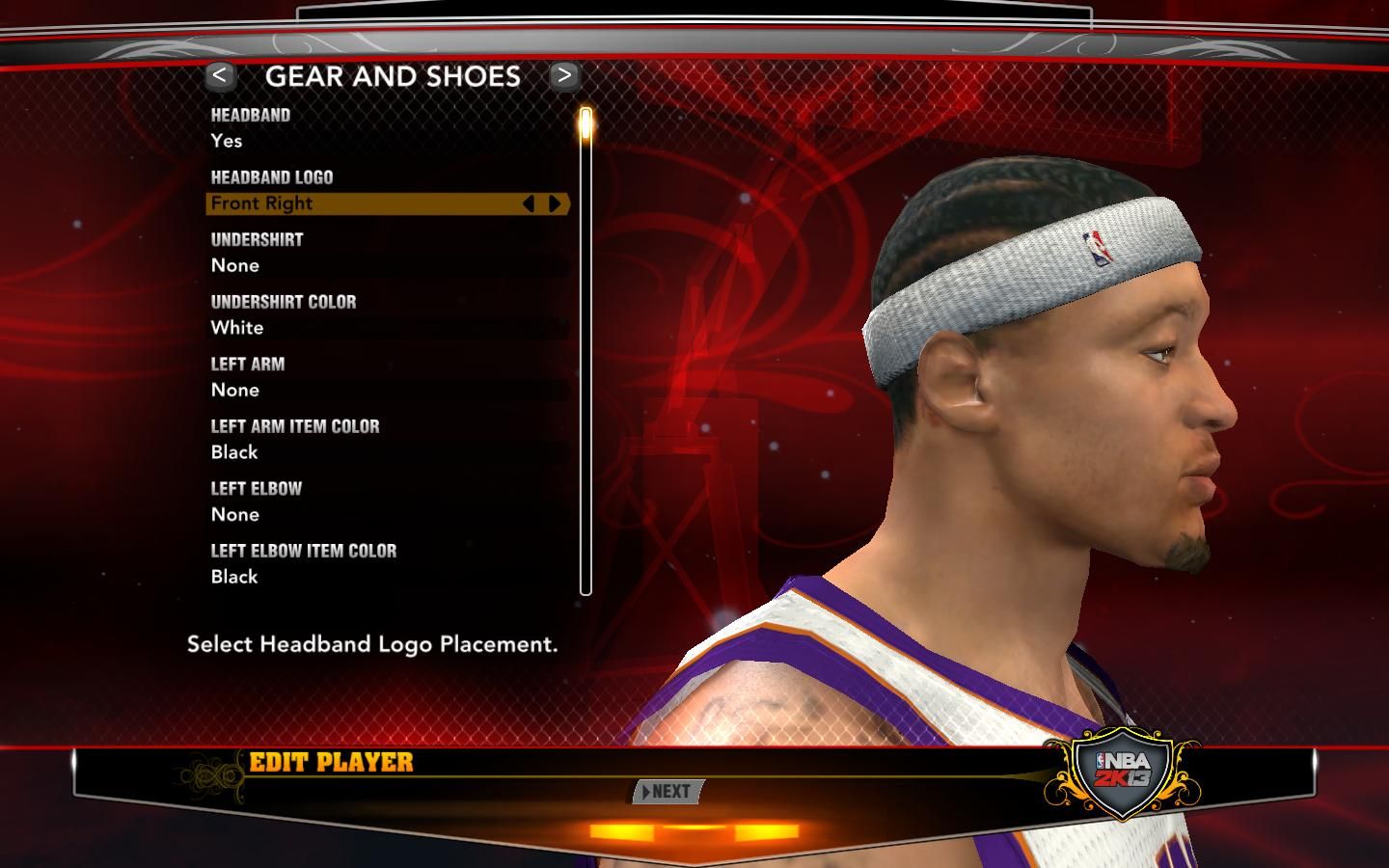Screen dimensions: 1389x868
Task: Click the gear list scrollbar
Action: tap(586, 352)
